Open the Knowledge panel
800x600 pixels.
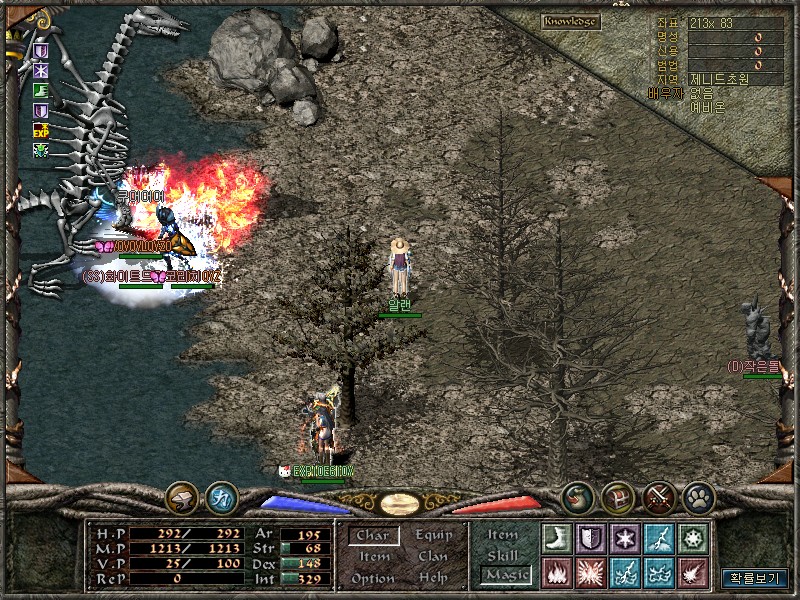pos(570,21)
